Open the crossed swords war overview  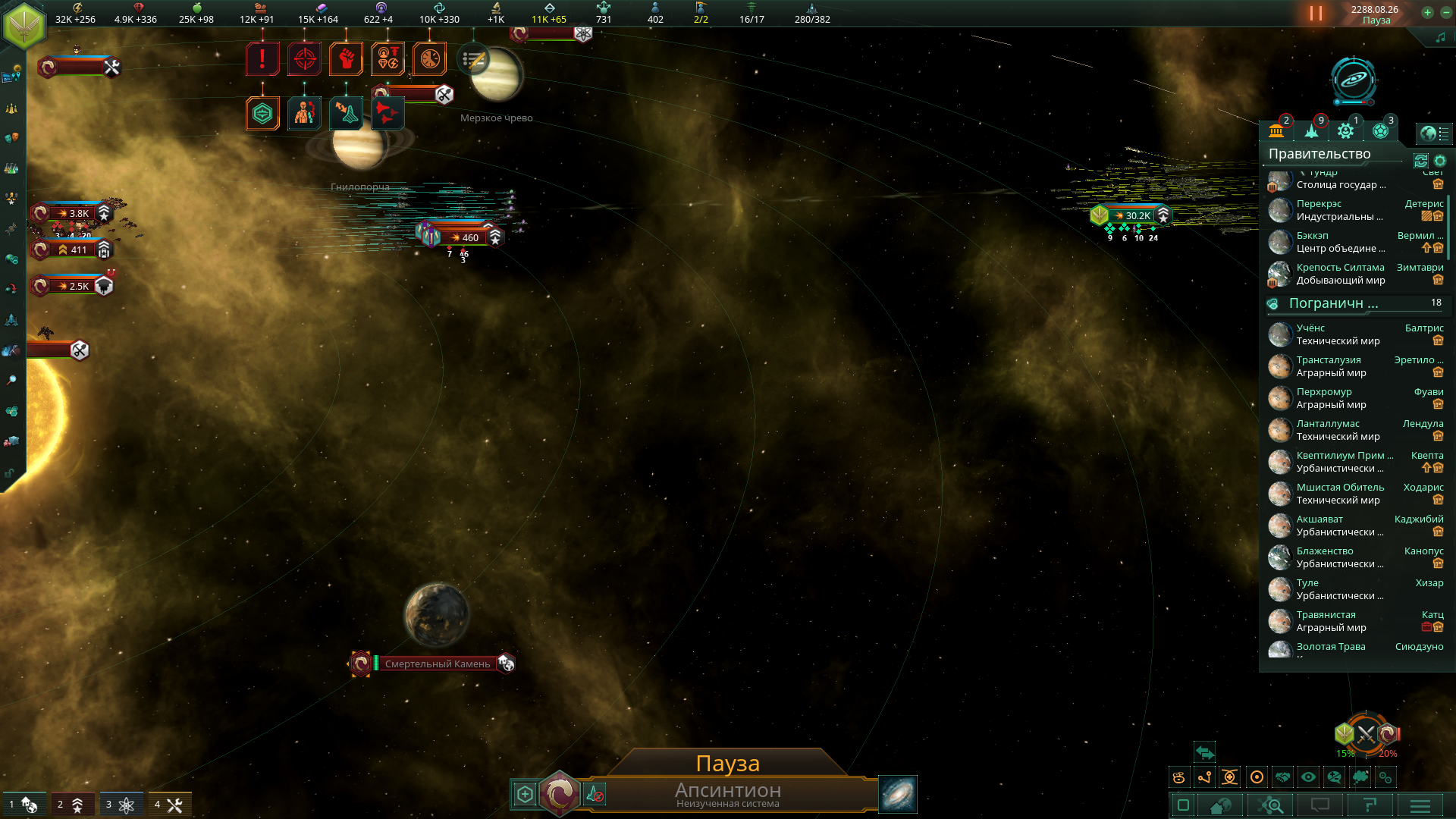tap(1366, 734)
